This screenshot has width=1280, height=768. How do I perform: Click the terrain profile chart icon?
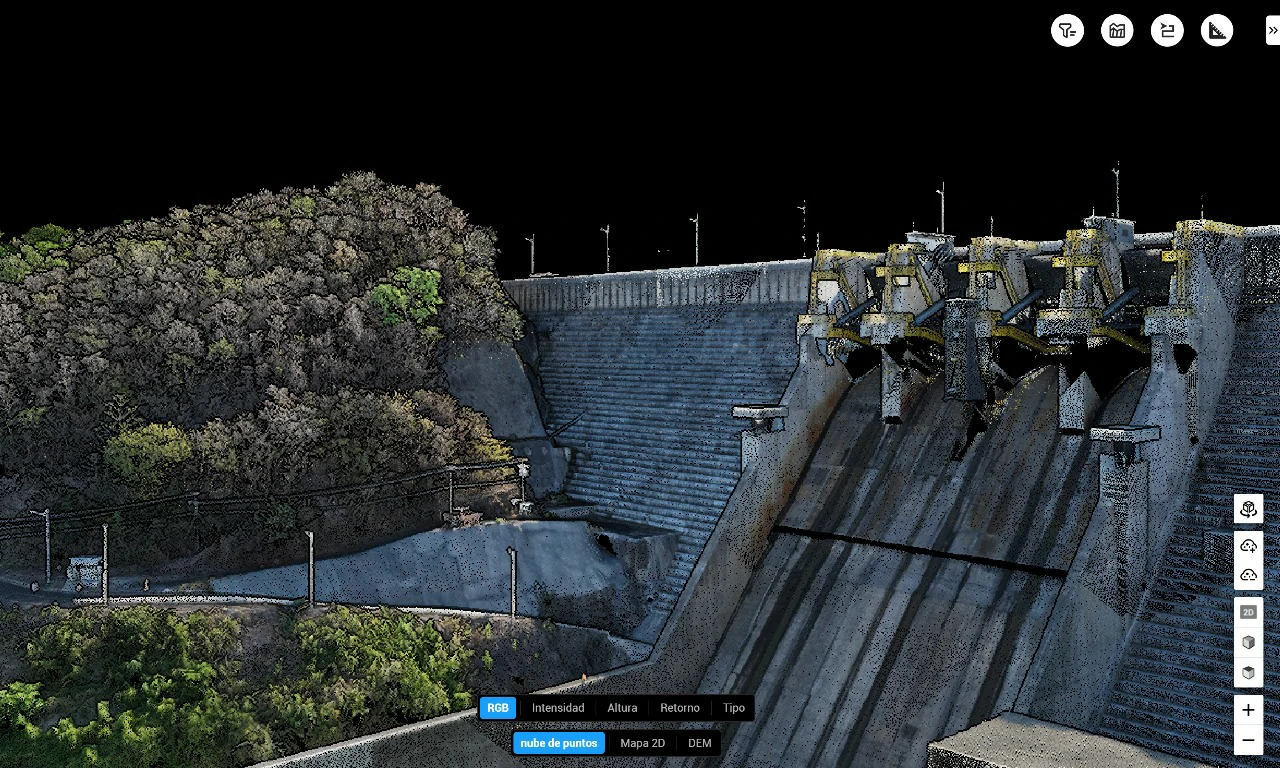(x=1117, y=31)
